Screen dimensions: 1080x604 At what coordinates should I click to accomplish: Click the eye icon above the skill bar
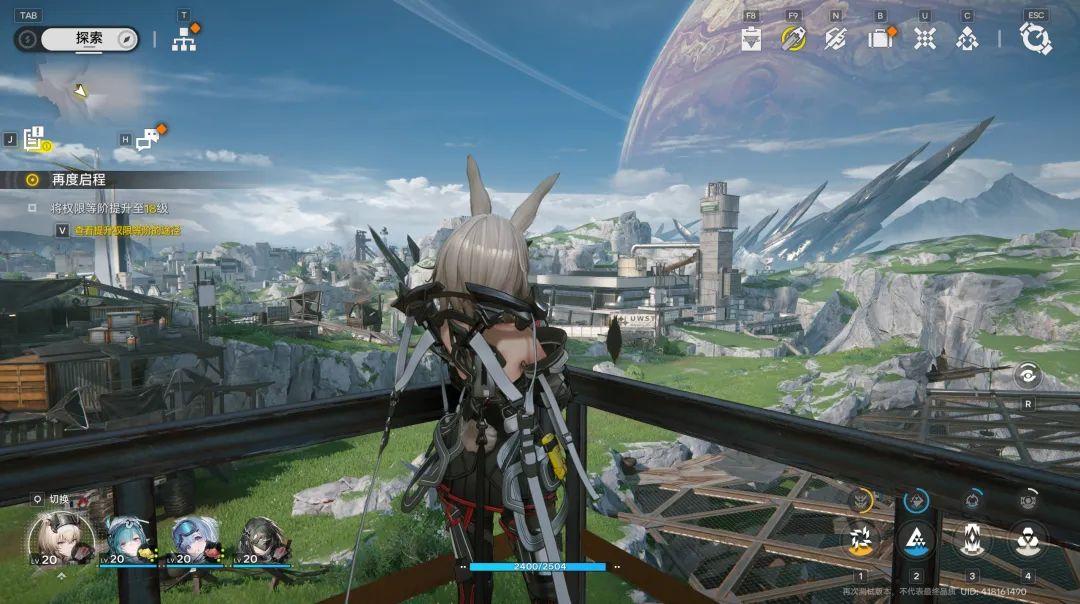click(1027, 376)
